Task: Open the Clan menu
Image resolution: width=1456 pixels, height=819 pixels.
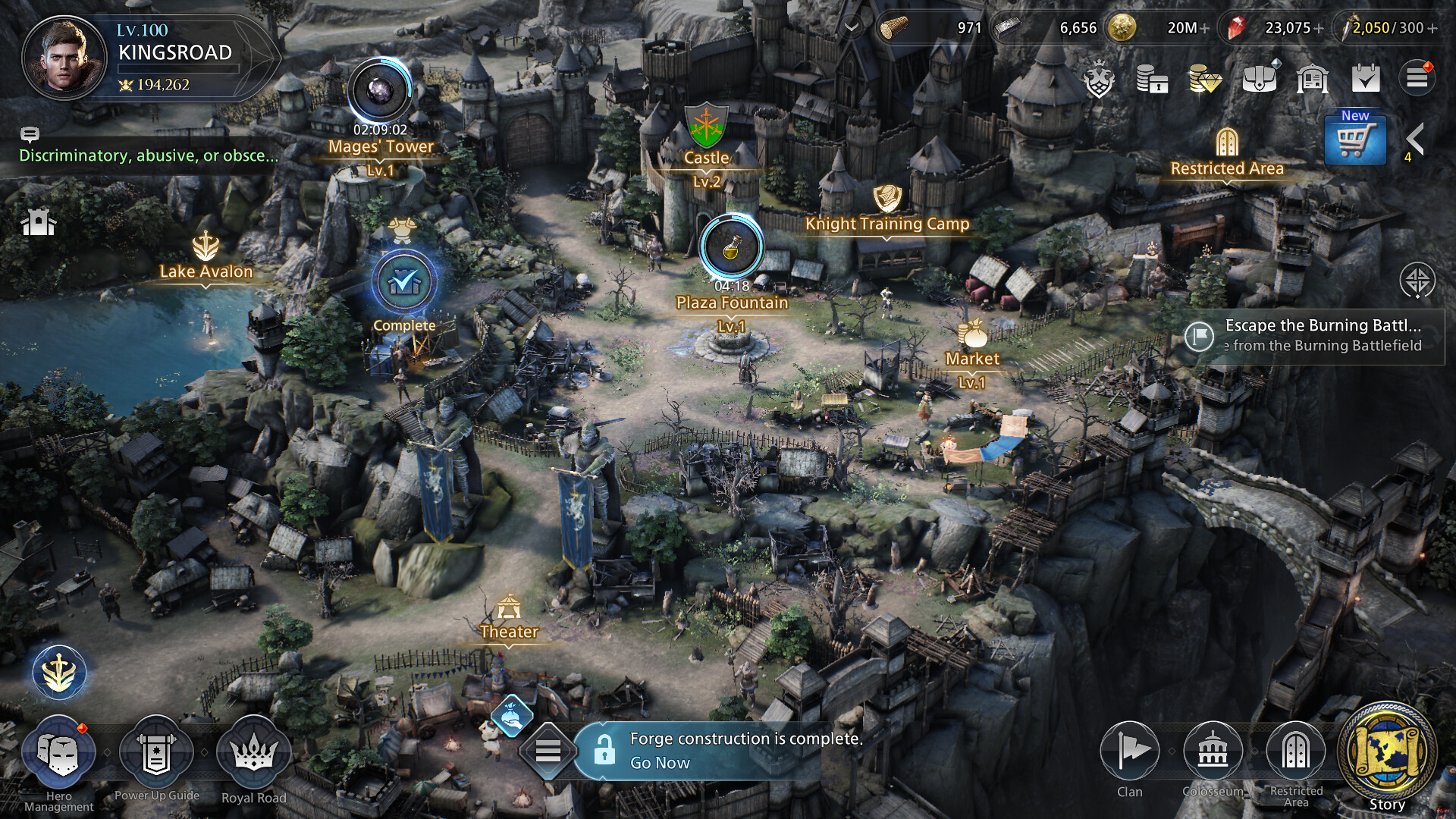Action: (1129, 752)
